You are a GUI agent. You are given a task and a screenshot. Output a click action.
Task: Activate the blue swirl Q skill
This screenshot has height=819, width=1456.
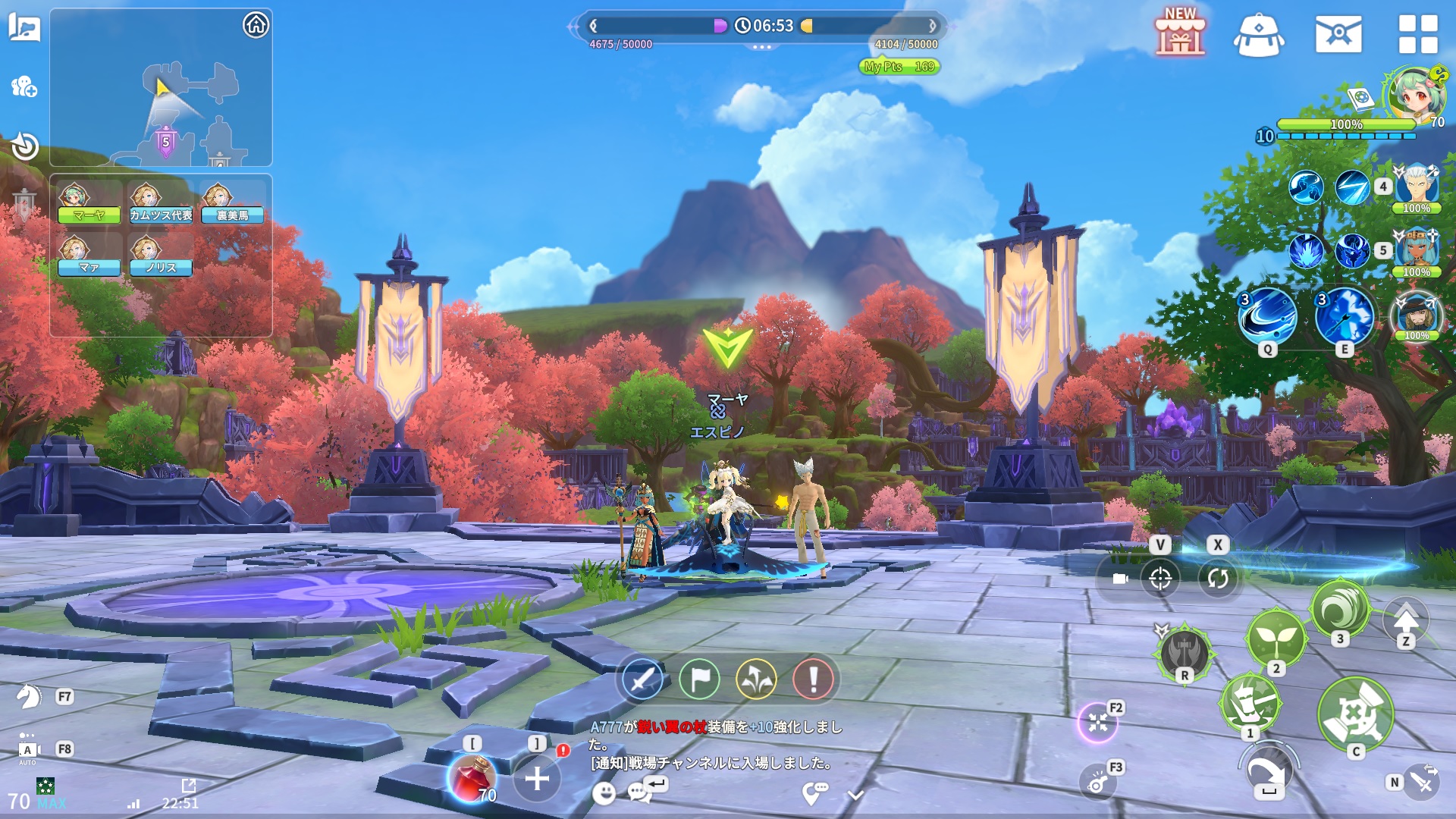point(1267,315)
